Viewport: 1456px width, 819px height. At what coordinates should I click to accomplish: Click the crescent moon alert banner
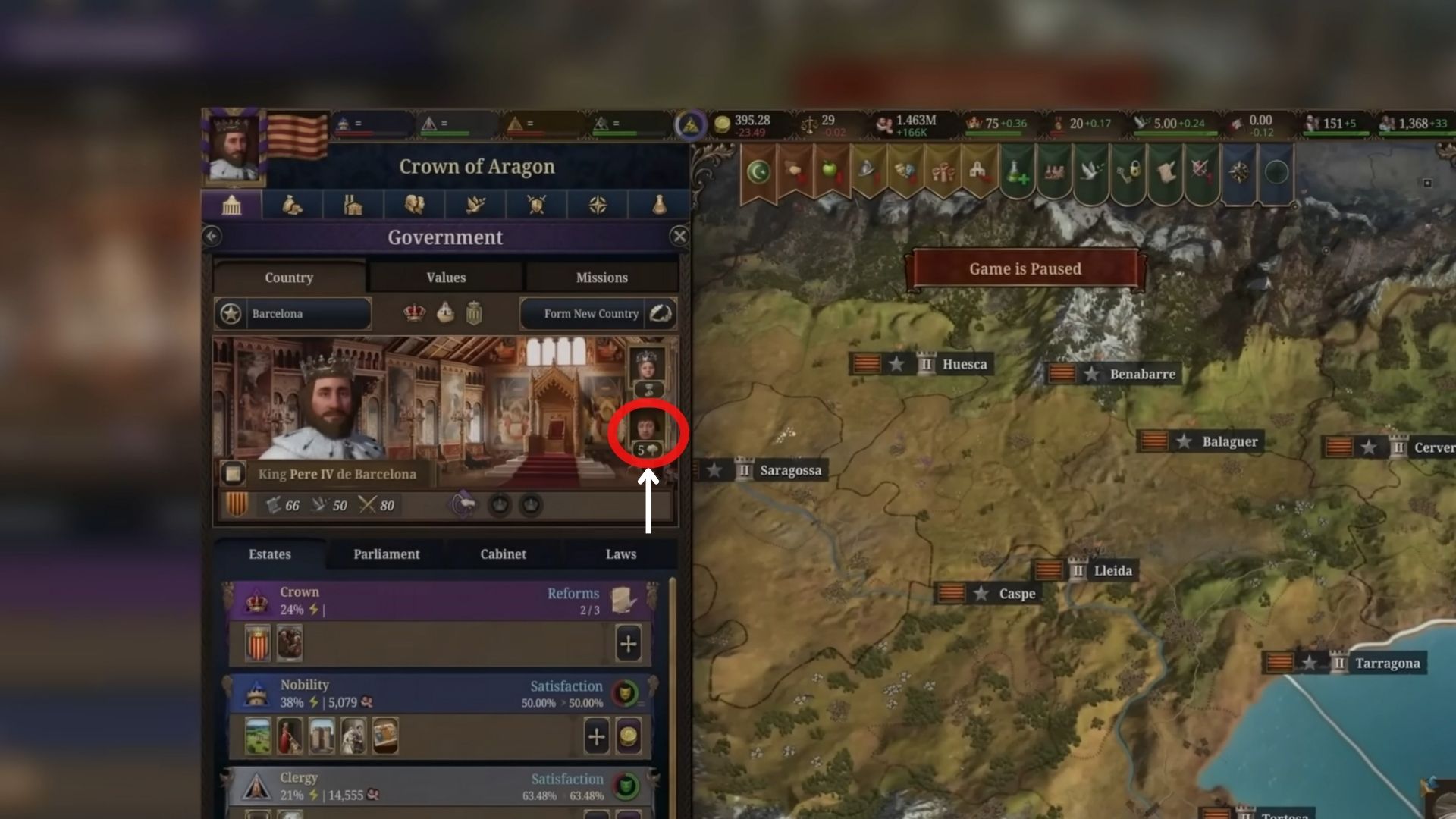click(758, 171)
